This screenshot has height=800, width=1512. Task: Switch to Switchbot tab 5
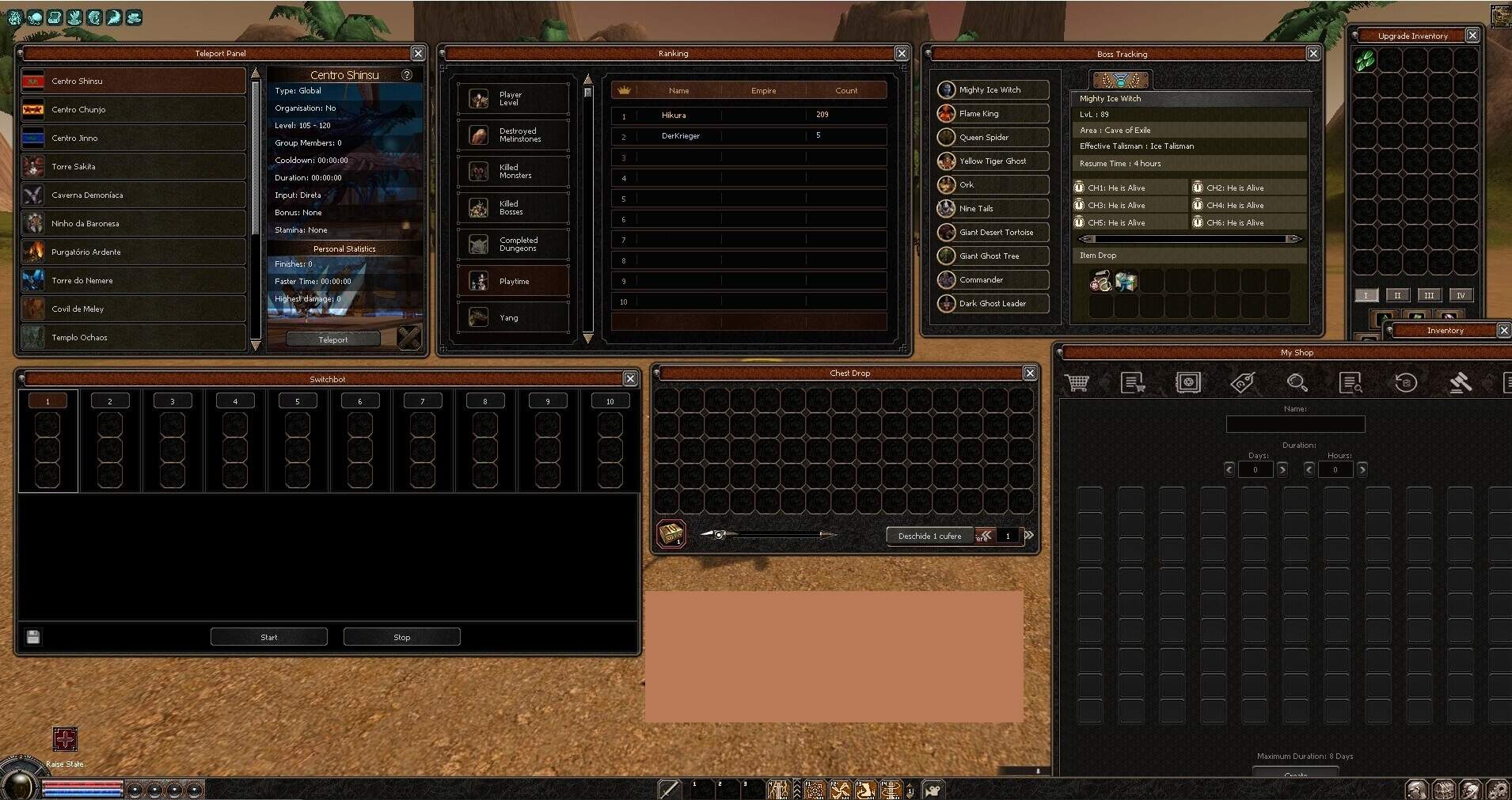298,400
